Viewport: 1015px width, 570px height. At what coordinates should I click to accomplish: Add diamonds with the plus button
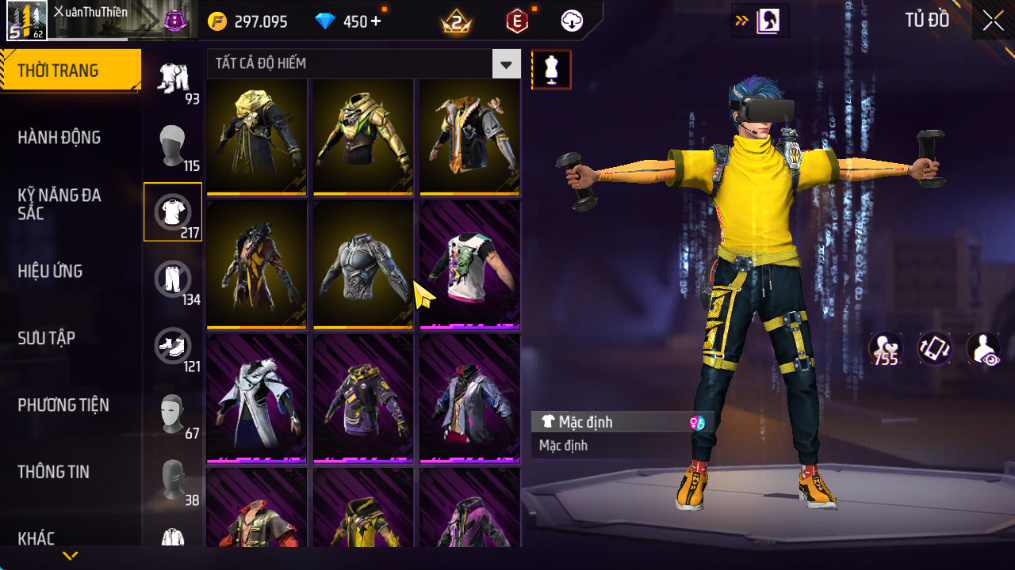click(x=376, y=21)
